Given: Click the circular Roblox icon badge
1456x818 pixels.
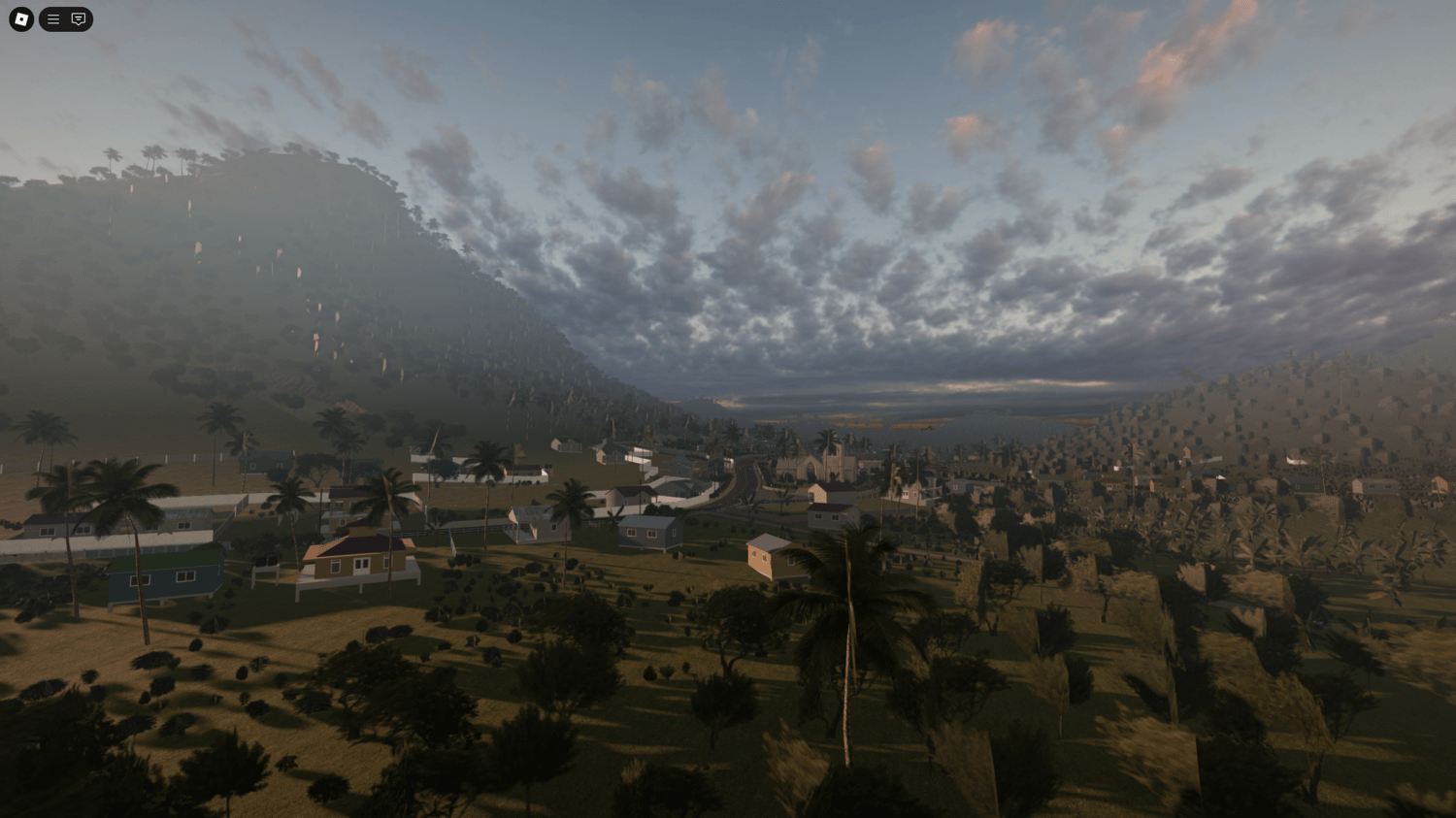Looking at the screenshot, I should (20, 18).
